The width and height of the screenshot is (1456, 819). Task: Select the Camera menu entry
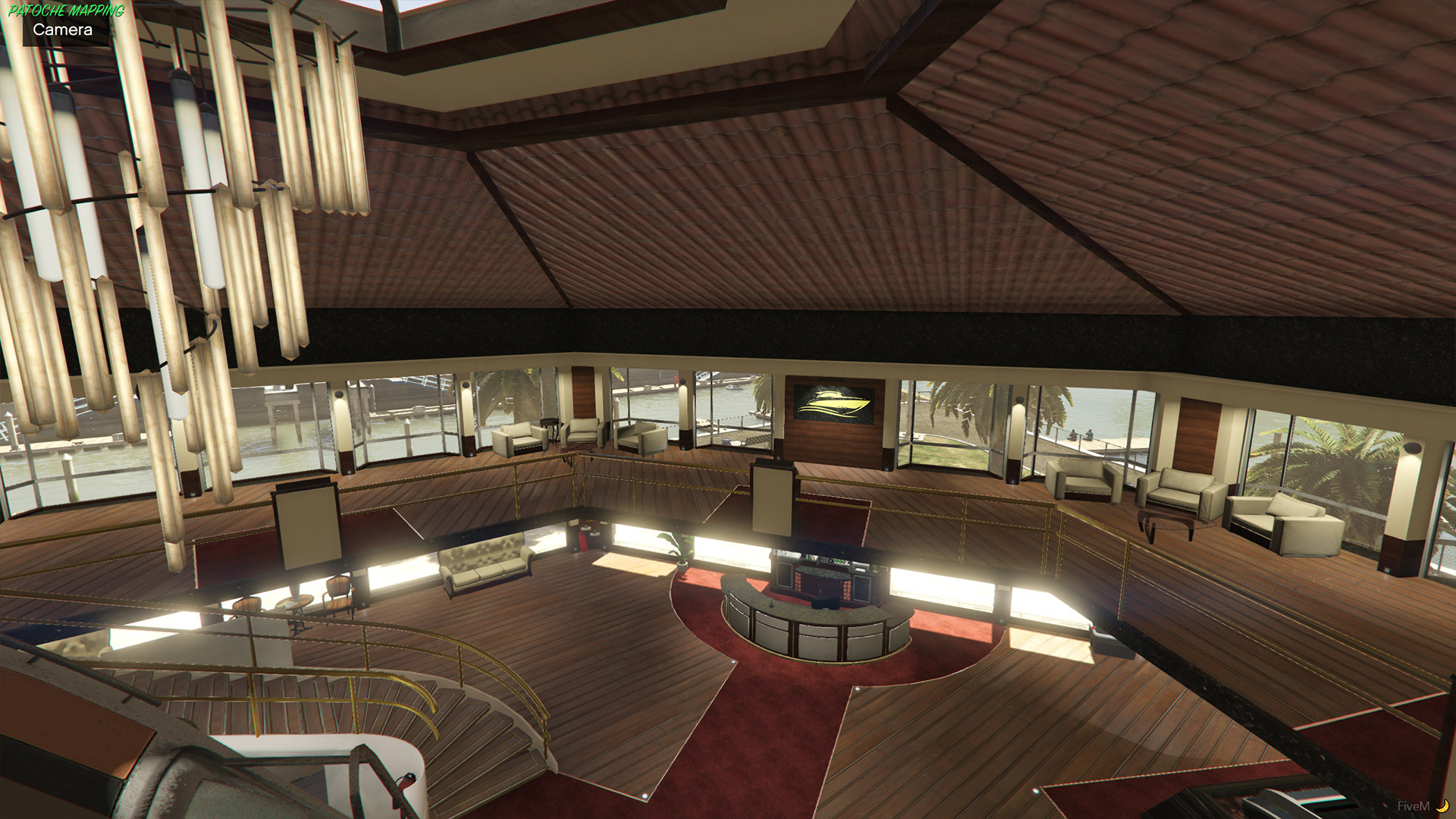[63, 30]
